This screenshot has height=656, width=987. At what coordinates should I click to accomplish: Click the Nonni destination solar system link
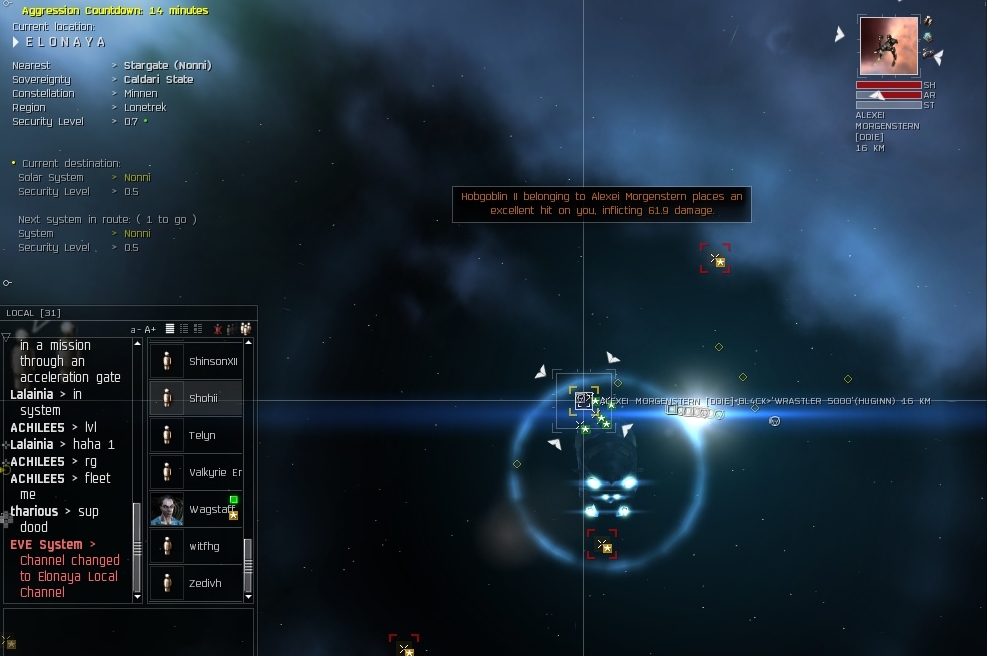coord(137,177)
